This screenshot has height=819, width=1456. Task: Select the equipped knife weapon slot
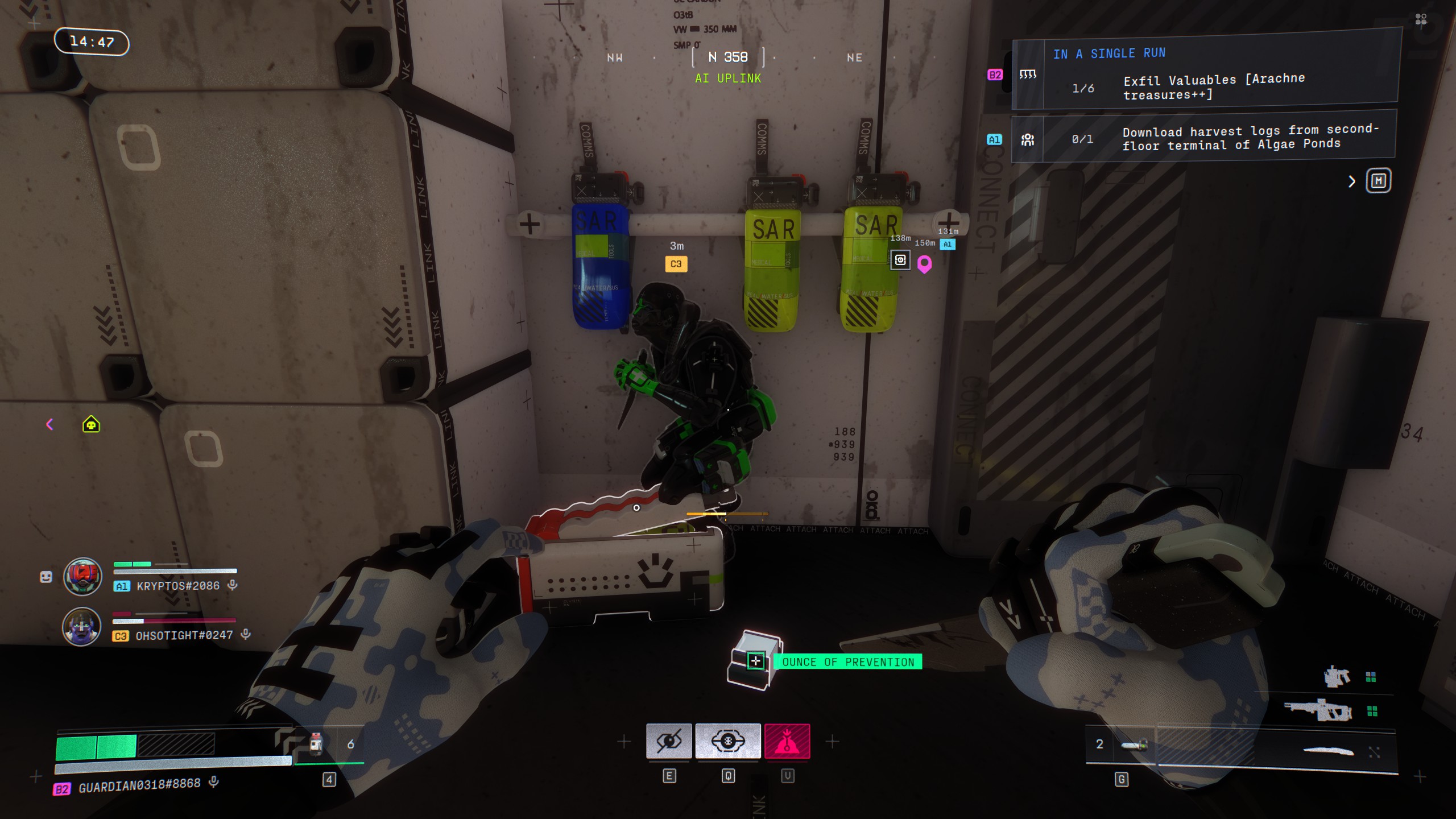coord(1327,751)
